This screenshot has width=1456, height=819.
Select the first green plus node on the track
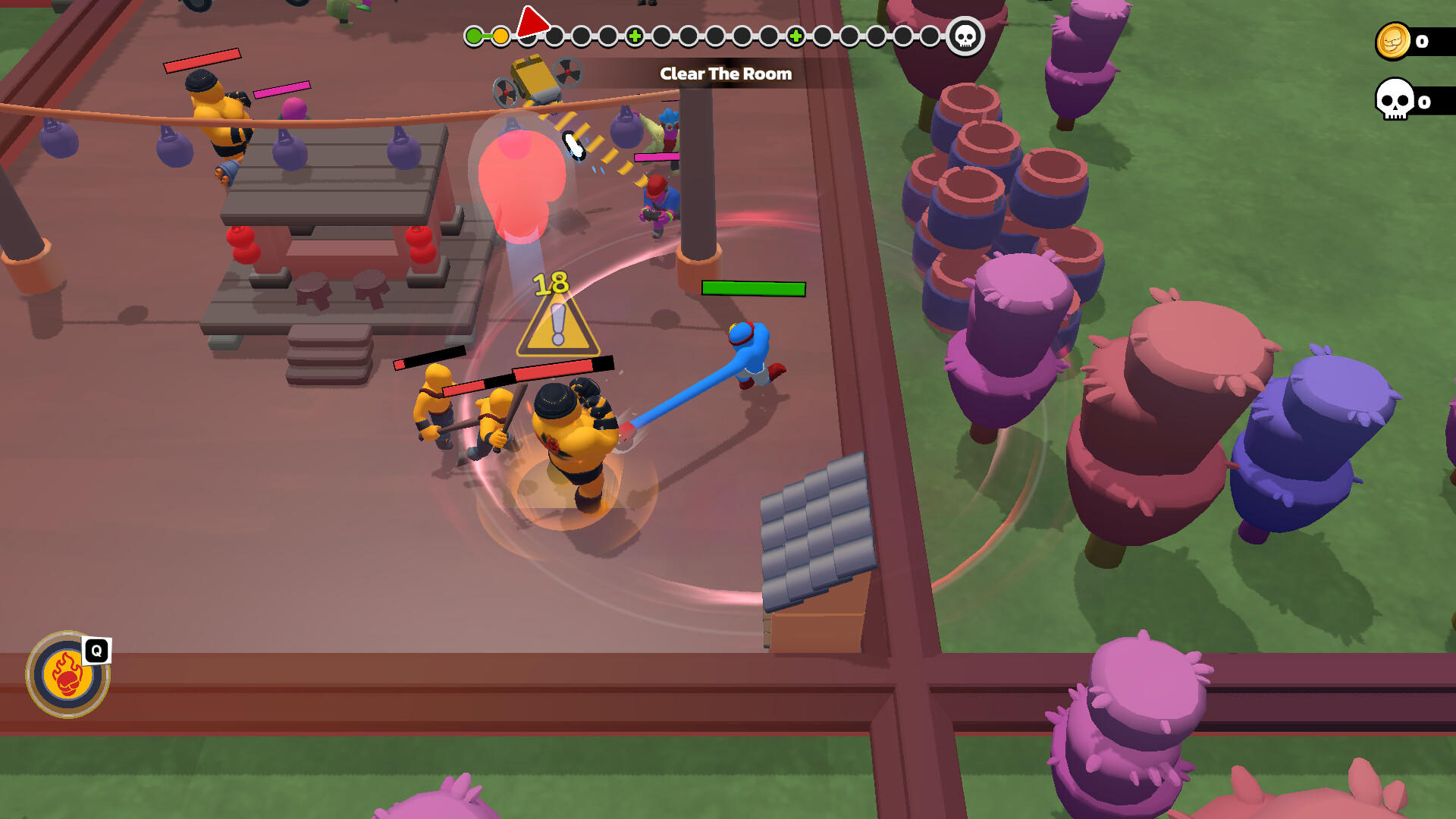point(635,35)
